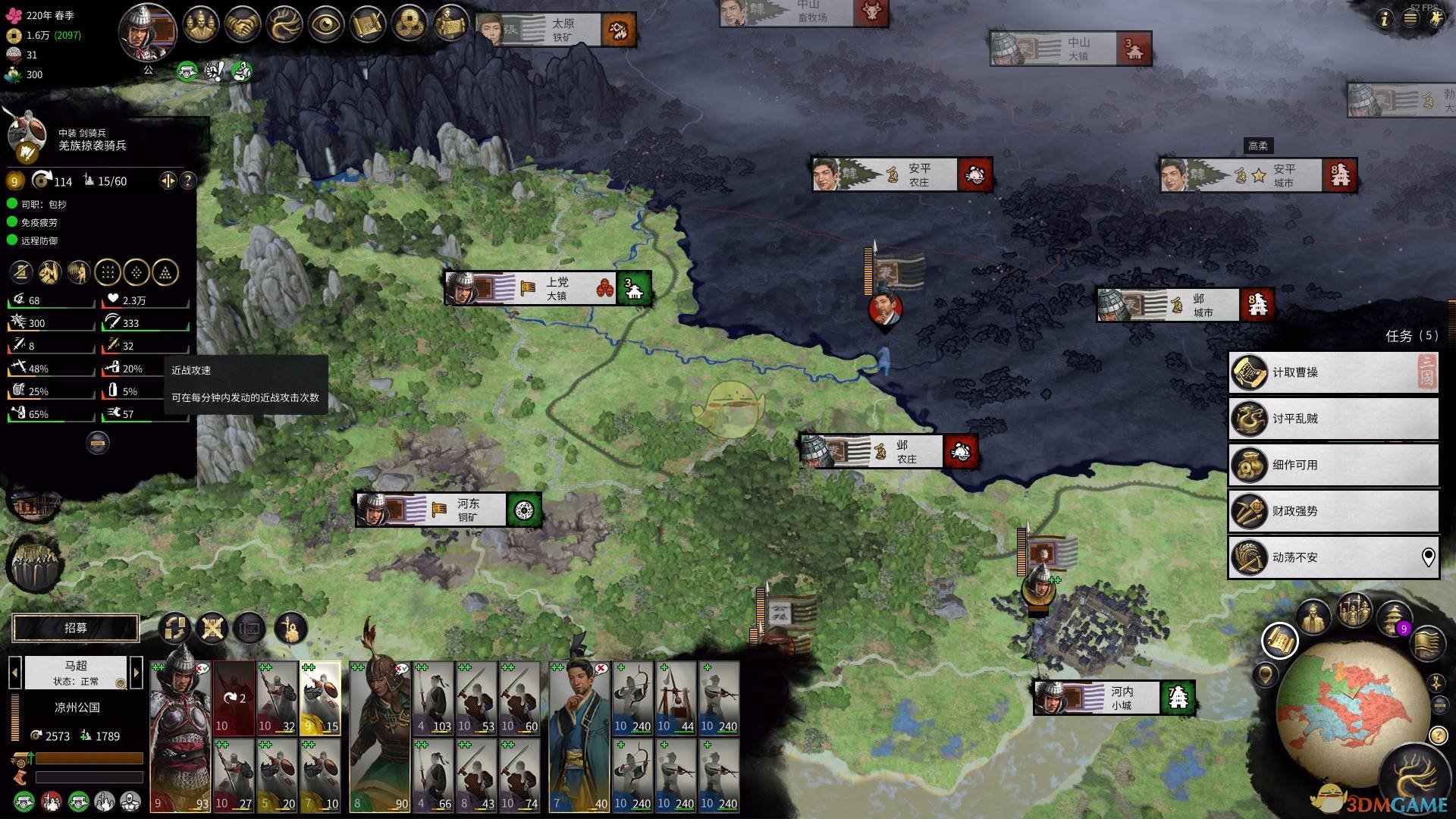Open the game menu list icon
The width and height of the screenshot is (1456, 819).
(1410, 19)
